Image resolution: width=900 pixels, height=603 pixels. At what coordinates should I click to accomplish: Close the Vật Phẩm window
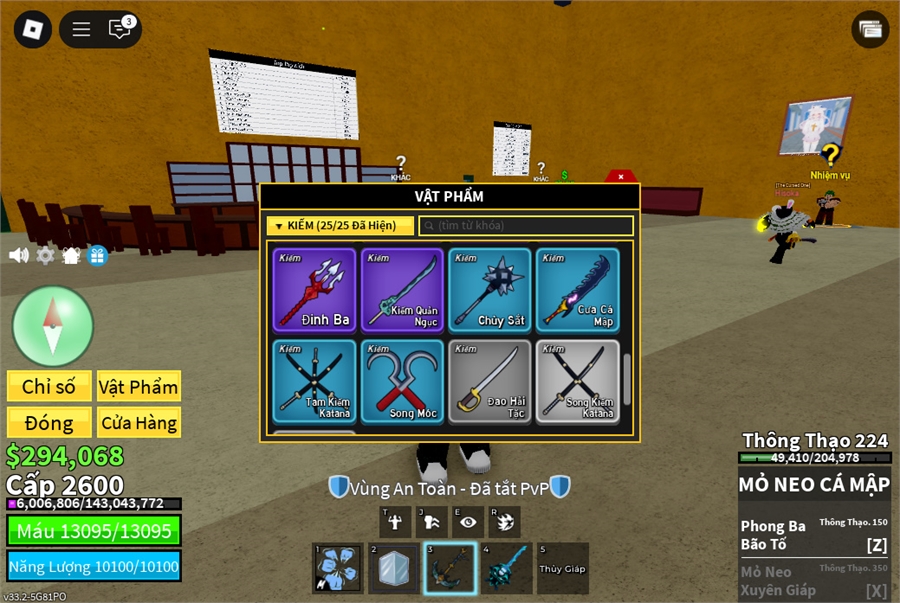click(621, 177)
